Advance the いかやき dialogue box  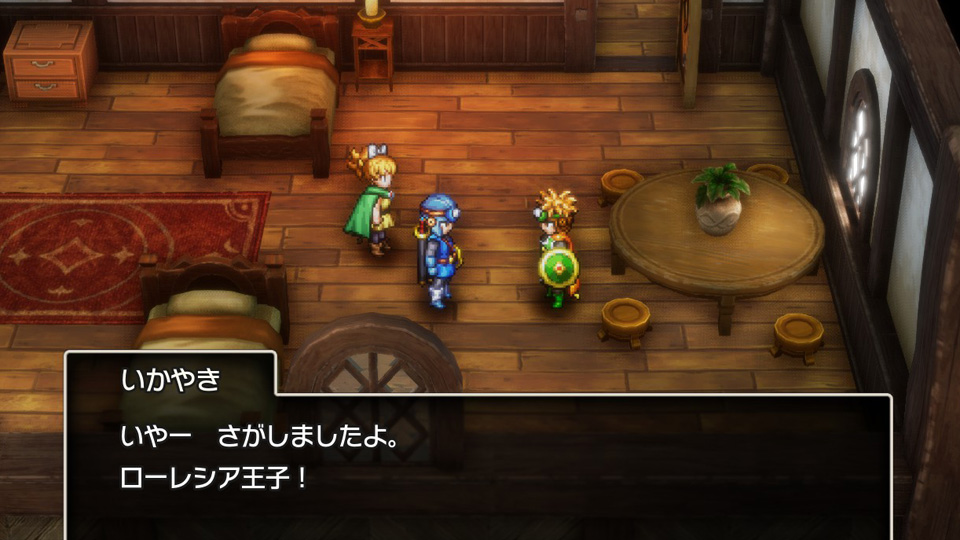pos(478,460)
